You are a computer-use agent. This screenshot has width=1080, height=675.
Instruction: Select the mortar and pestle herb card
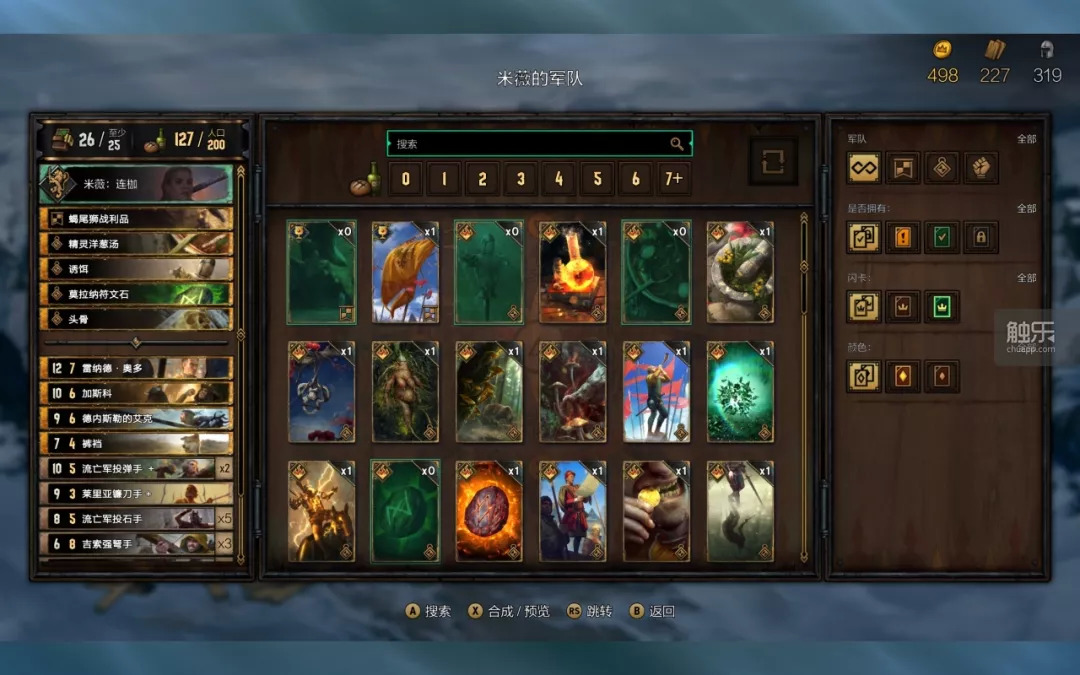coord(740,272)
